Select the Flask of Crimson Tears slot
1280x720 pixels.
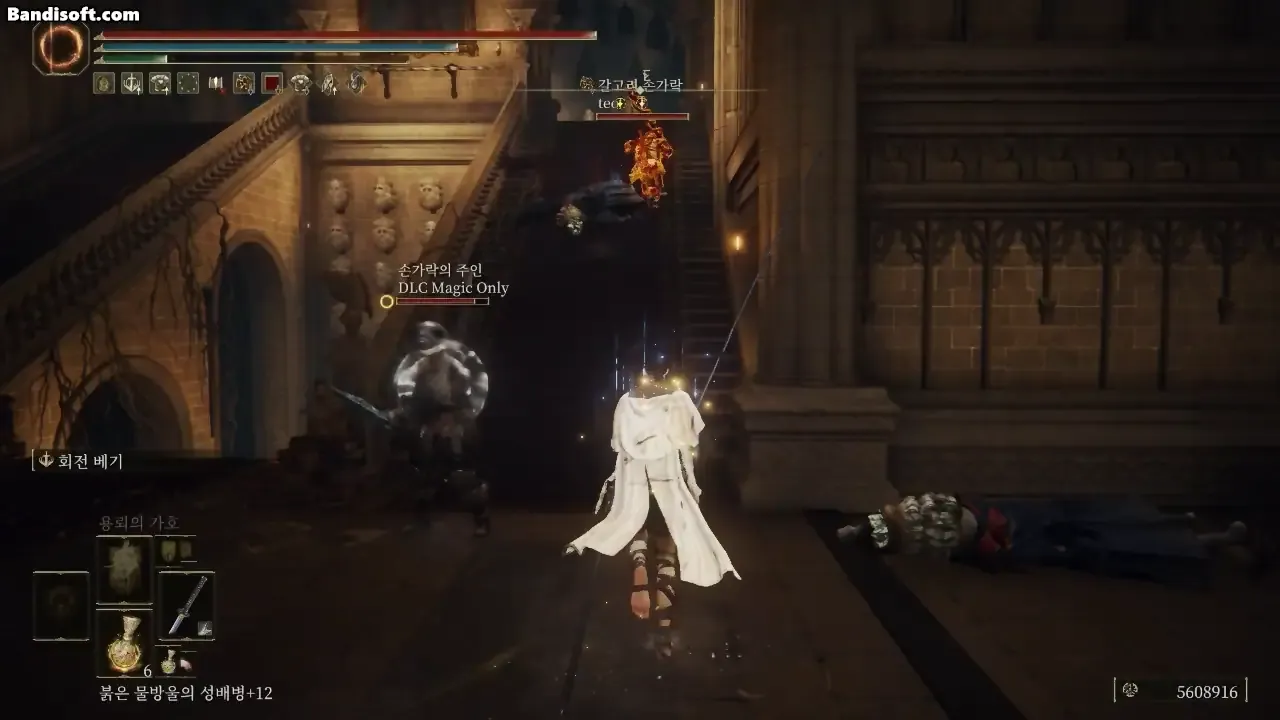tap(124, 641)
